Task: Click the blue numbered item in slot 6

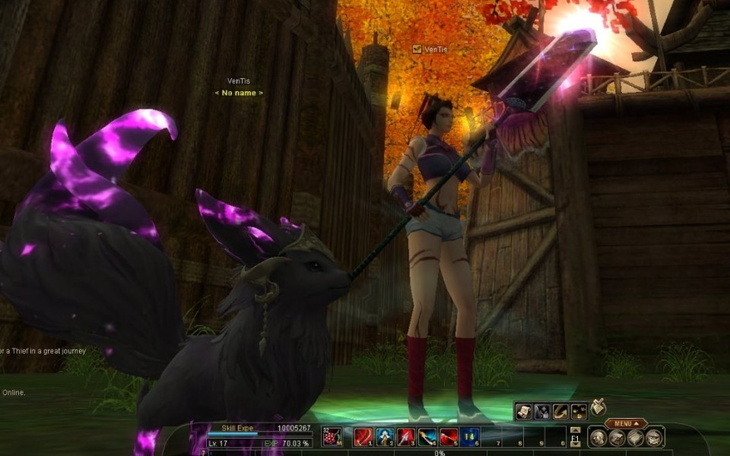Action: click(471, 436)
